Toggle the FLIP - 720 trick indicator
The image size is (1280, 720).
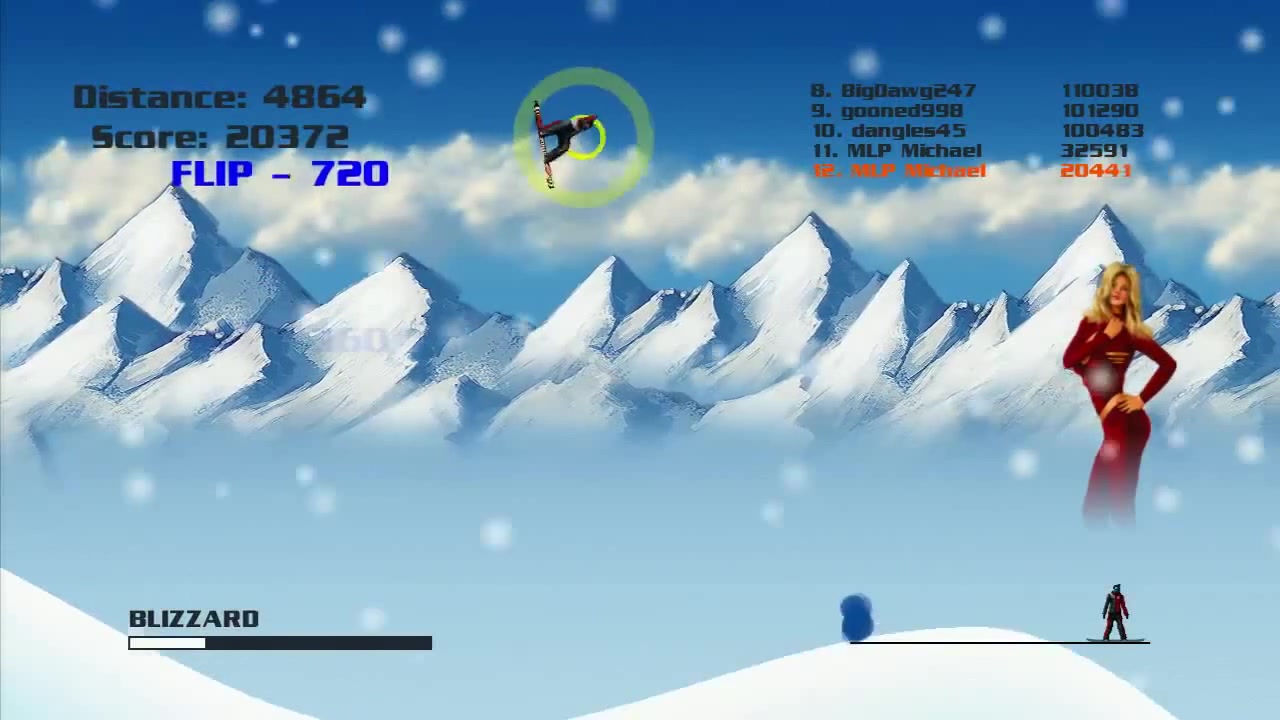pyautogui.click(x=280, y=174)
